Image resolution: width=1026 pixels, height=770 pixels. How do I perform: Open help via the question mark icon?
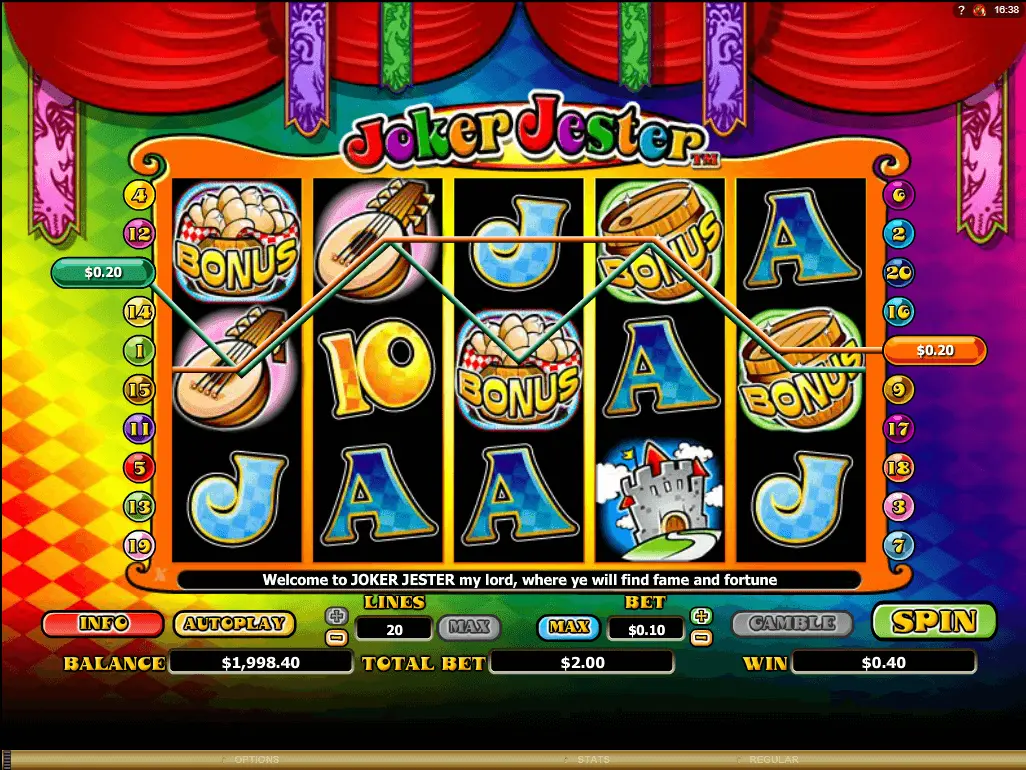tap(959, 9)
